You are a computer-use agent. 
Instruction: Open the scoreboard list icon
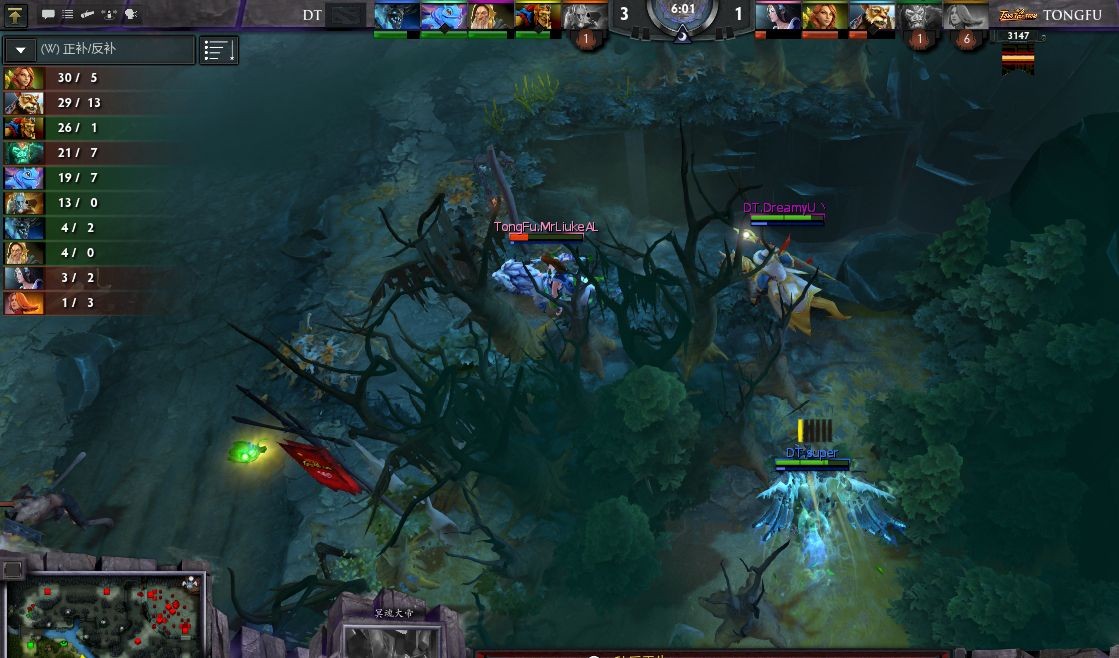[67, 15]
